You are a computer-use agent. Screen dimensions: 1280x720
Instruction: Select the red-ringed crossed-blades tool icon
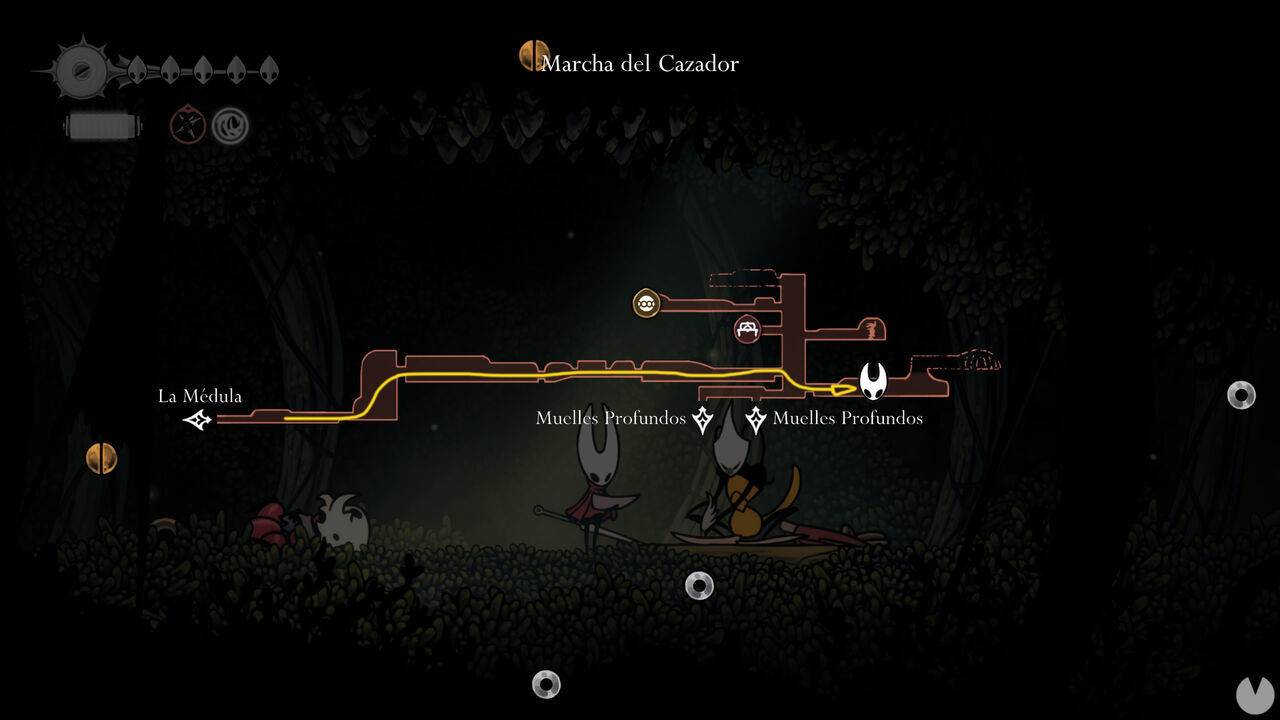187,126
